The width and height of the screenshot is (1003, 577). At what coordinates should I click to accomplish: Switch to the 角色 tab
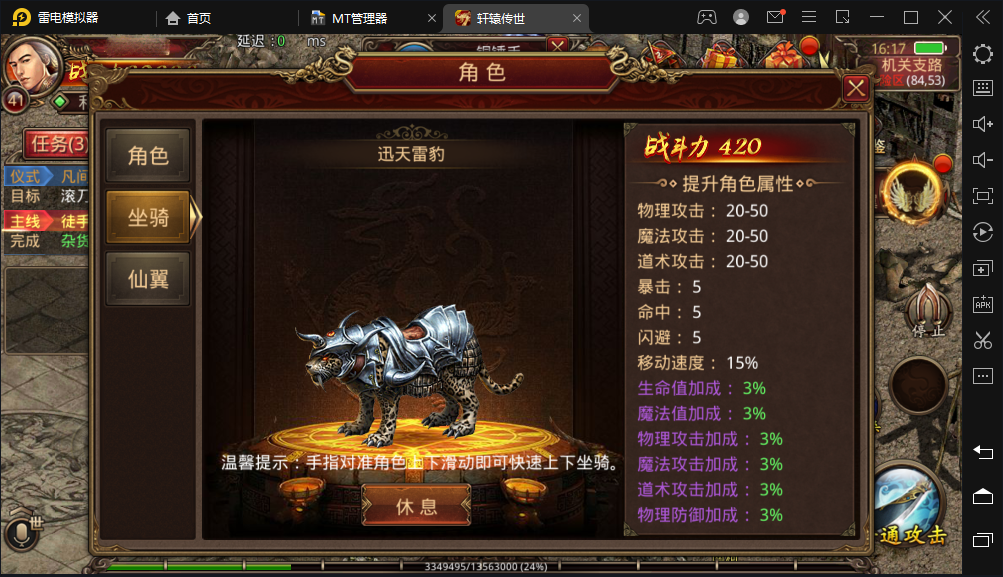(148, 156)
